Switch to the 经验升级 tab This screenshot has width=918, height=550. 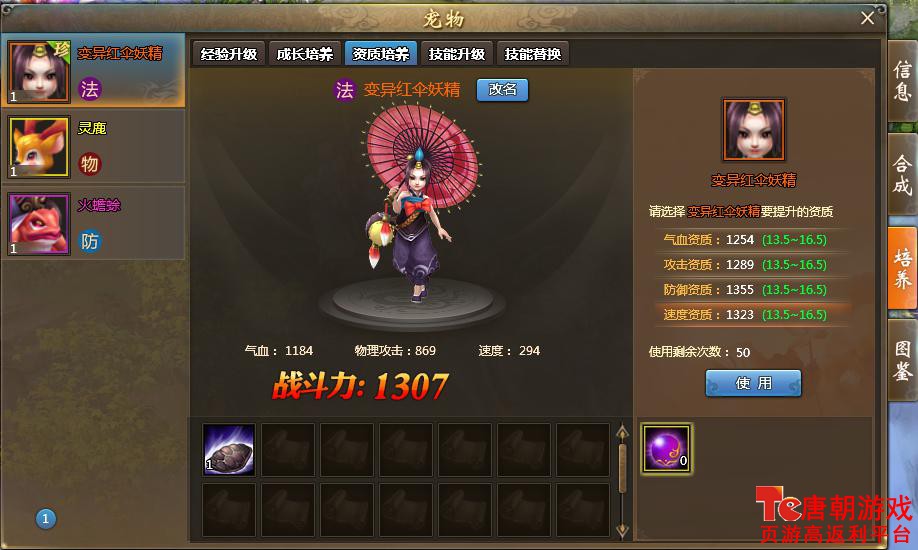click(229, 55)
